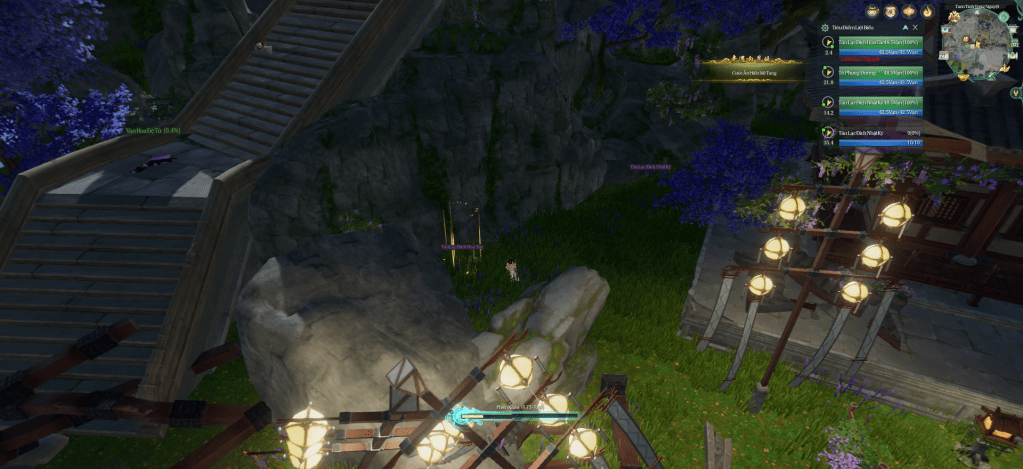Screen dimensions: 1023x469
Task: Click the Cuộc Ấn Hiện Sở Tang banner
Action: point(753,68)
